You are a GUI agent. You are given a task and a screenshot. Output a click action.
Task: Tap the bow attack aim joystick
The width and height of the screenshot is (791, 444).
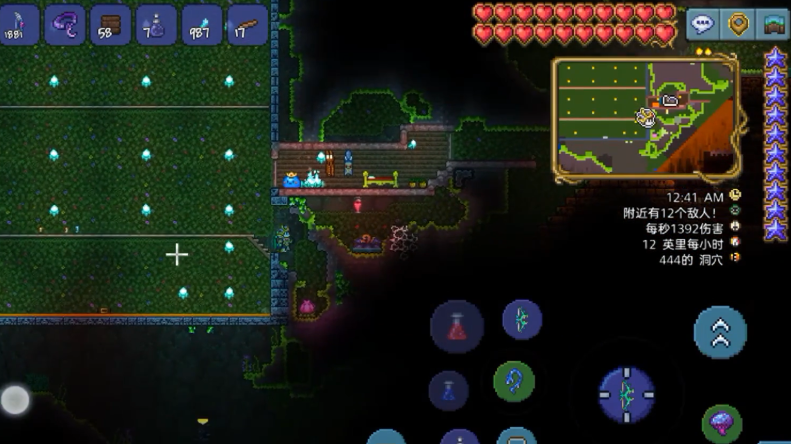point(627,393)
